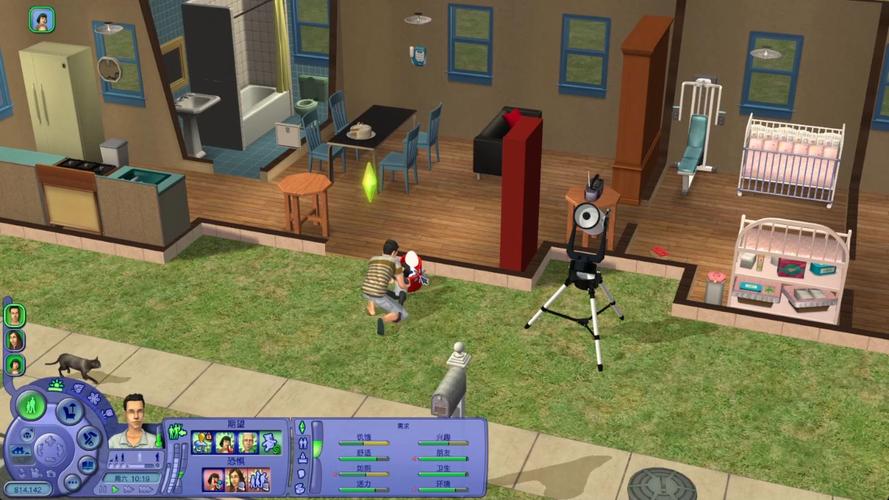
Task: Select the long-haired woman portrait in family list
Action: coord(15,340)
